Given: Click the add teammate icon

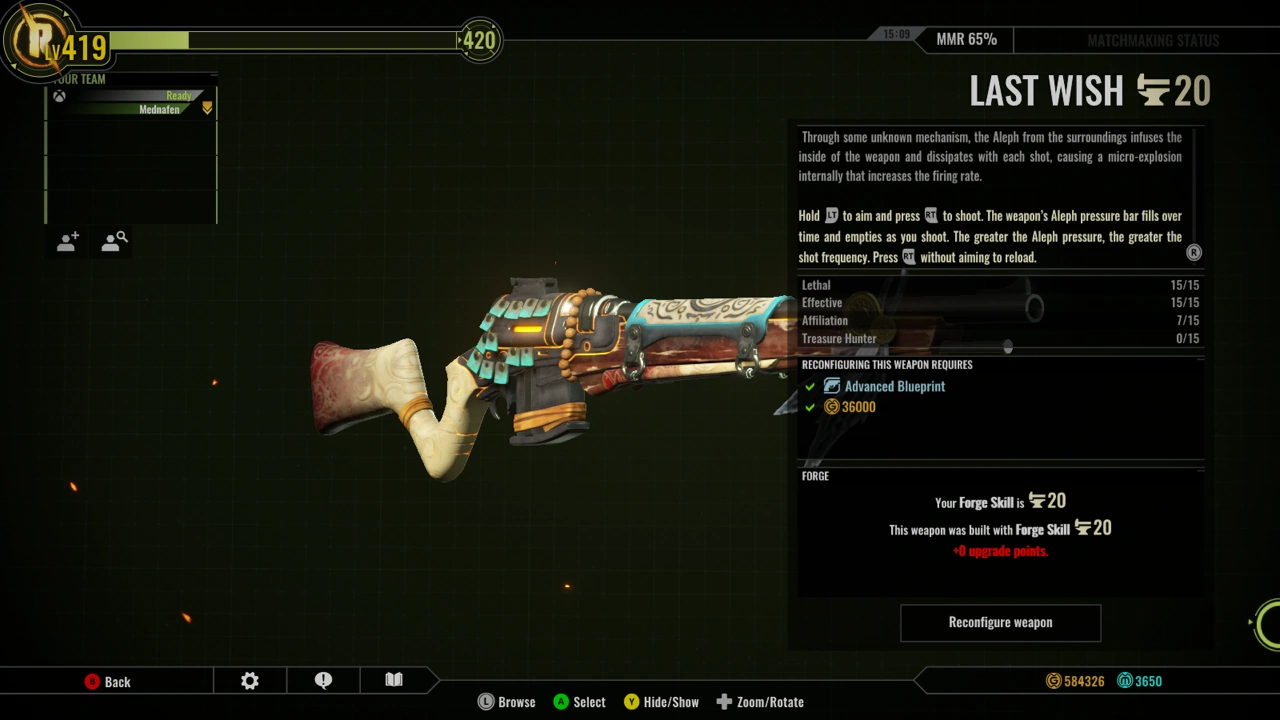Looking at the screenshot, I should 68,242.
